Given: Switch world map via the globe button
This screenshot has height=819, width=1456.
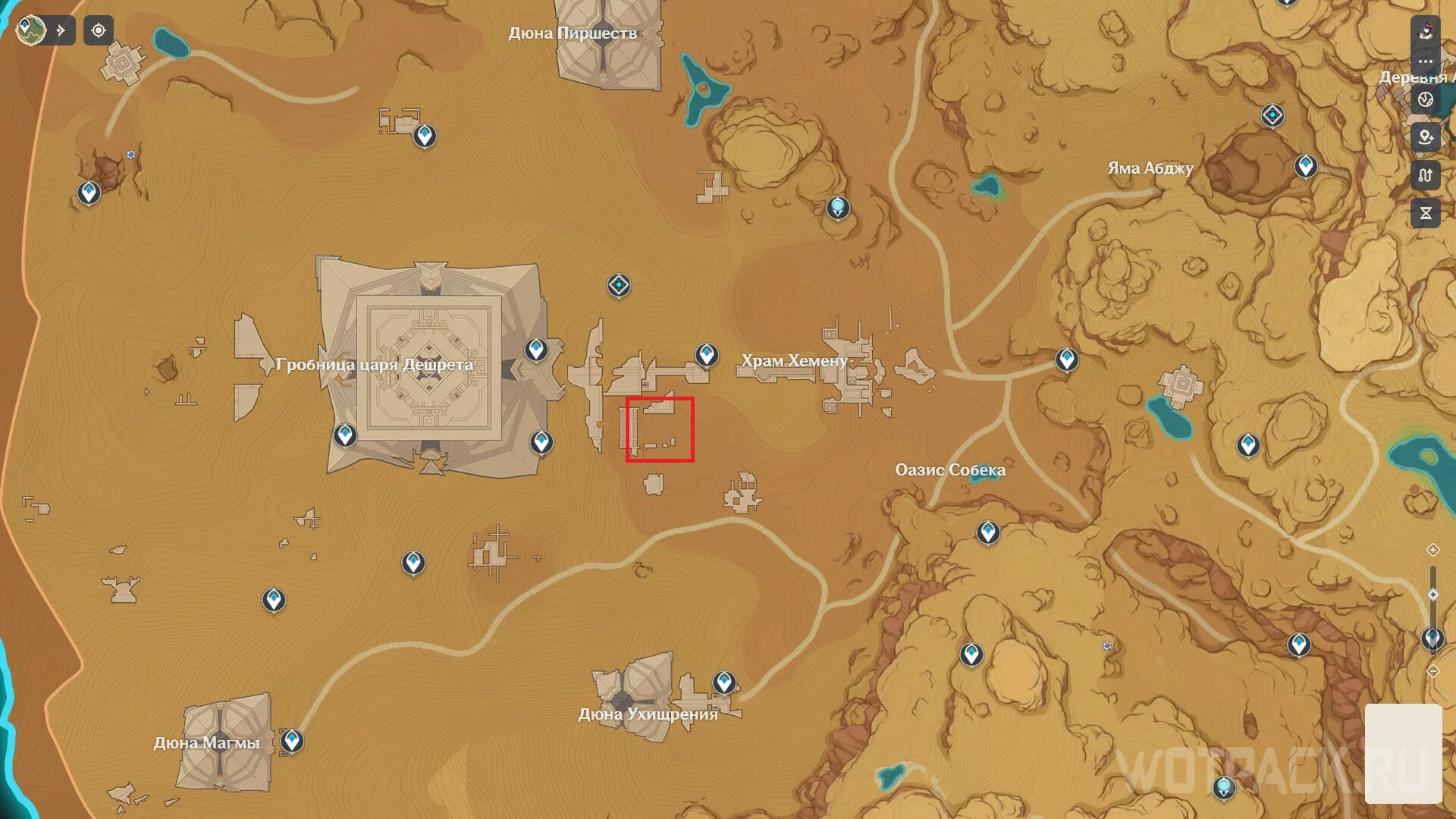Looking at the screenshot, I should tap(1425, 99).
